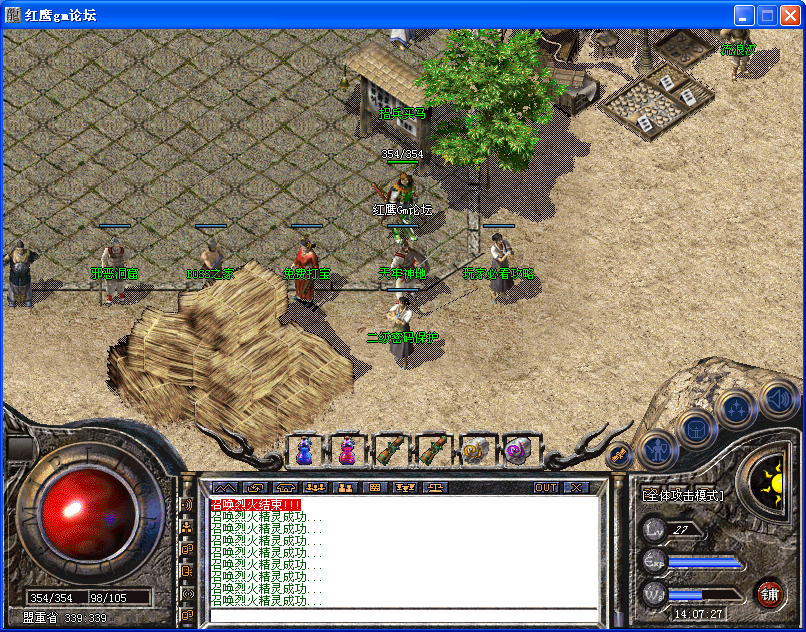Click the small satellite icon button
This screenshot has width=806, height=632.
tap(619, 455)
